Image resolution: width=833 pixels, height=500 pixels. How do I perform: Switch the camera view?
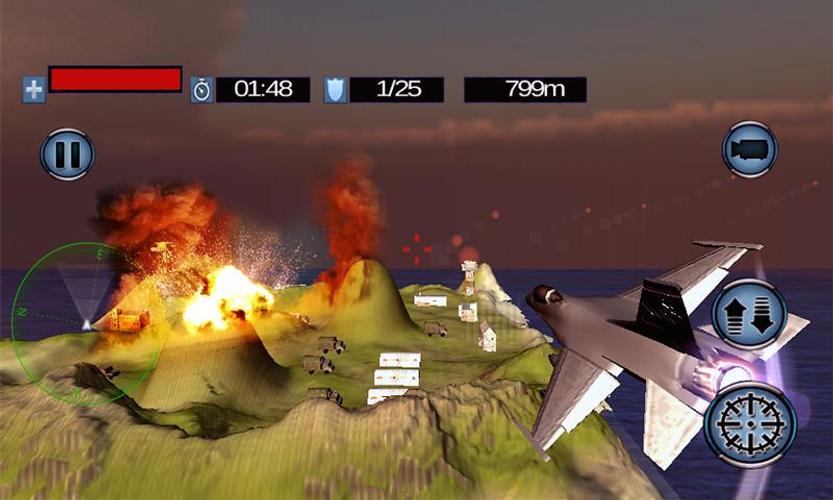click(x=749, y=150)
